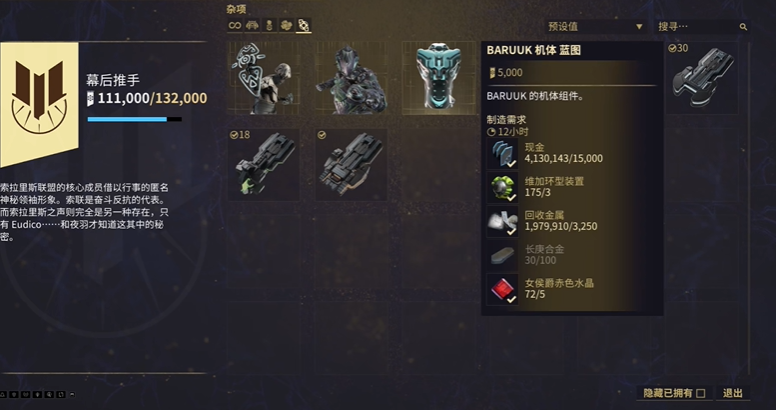Pick the weapon part marked 30

(x=702, y=77)
